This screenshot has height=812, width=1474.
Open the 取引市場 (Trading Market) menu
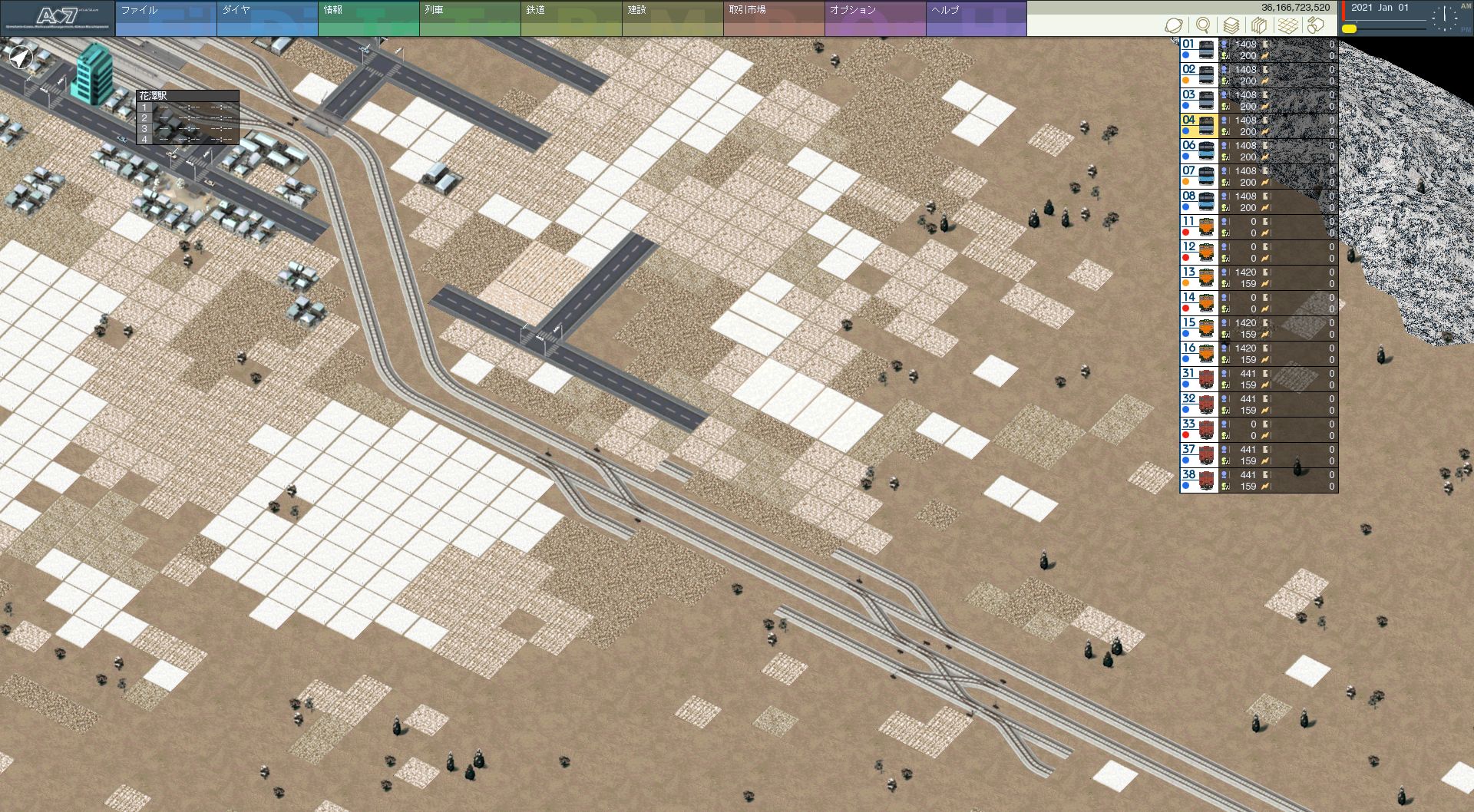point(774,18)
